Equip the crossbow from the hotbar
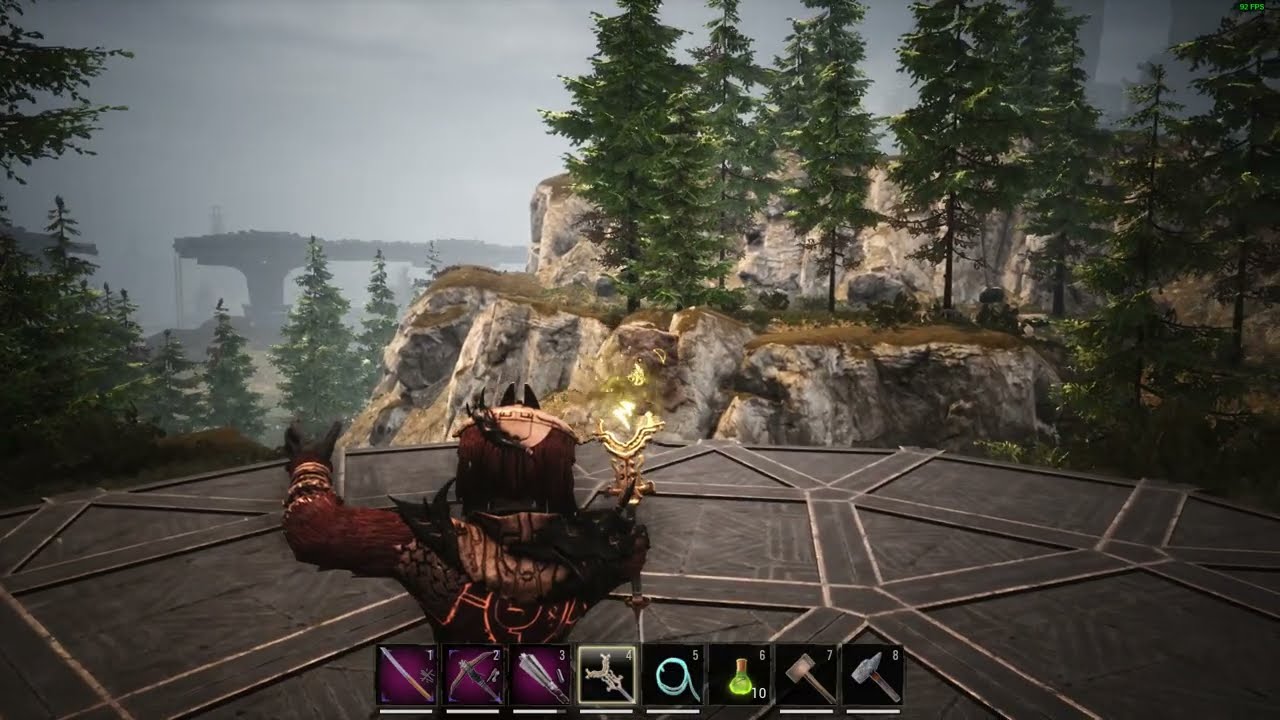 [x=473, y=675]
